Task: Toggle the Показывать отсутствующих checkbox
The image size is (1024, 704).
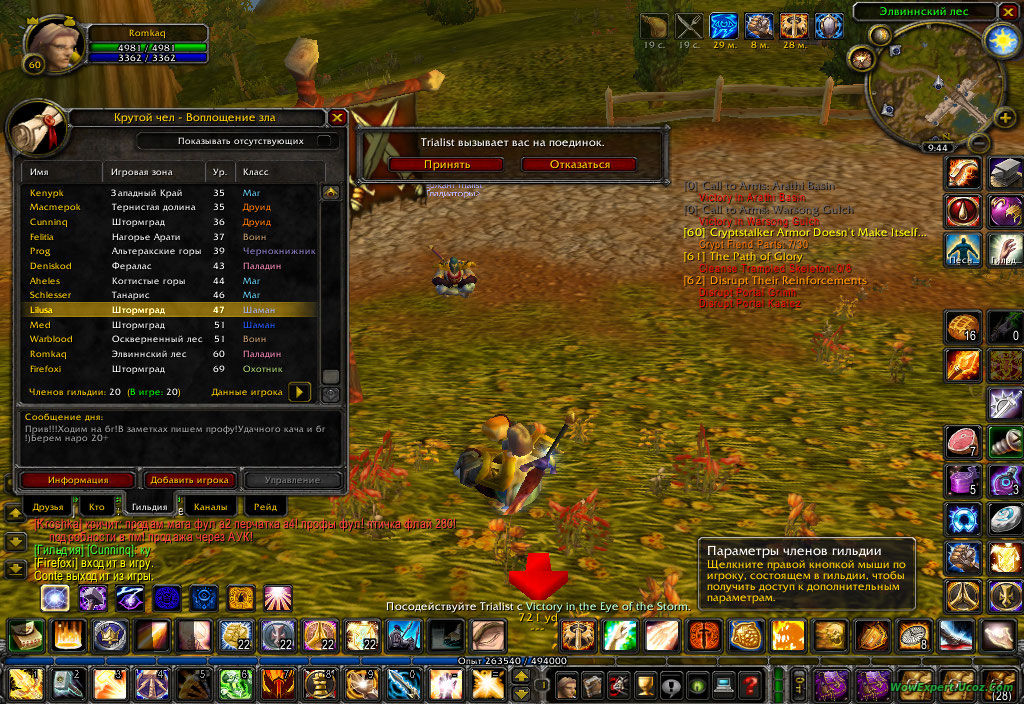Action: point(323,141)
